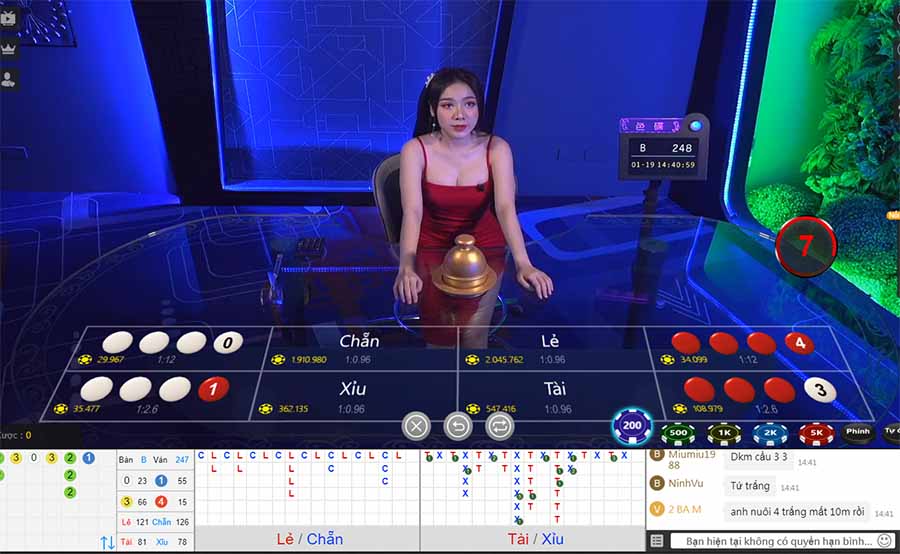The image size is (900, 554).
Task: Select the blue 2K chip
Action: [770, 433]
